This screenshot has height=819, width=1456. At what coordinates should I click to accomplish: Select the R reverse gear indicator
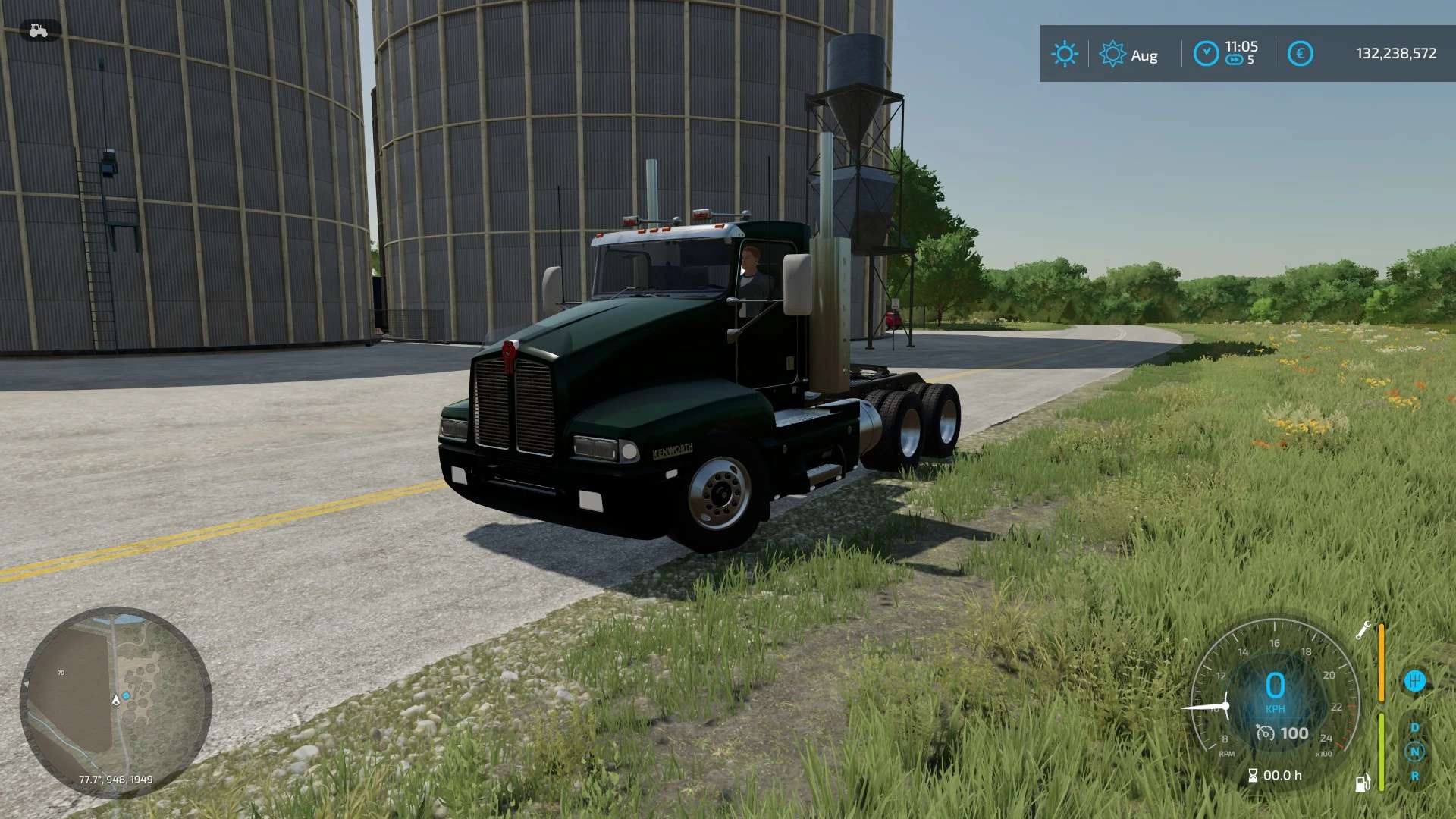[1414, 777]
